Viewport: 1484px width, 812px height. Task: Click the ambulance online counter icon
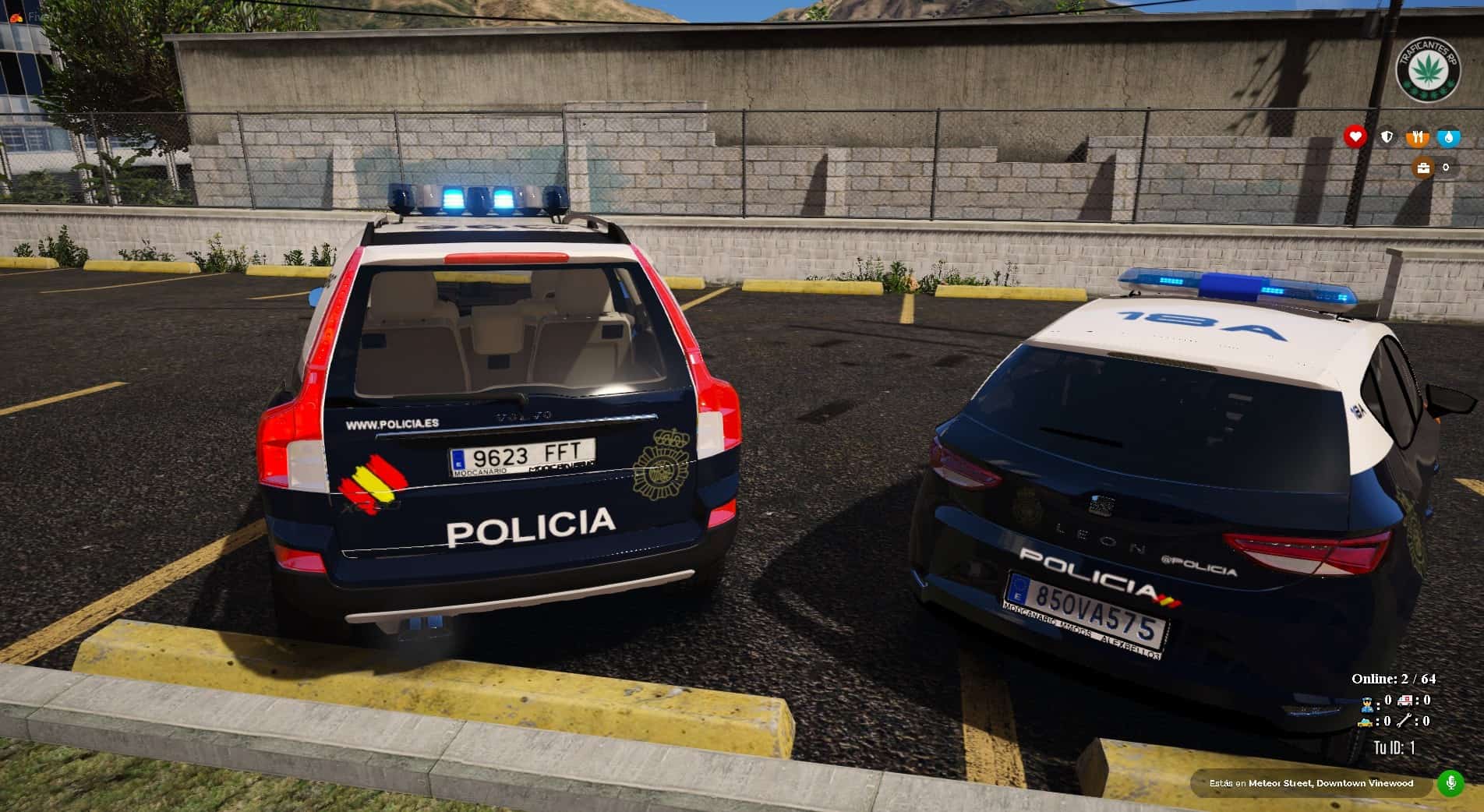pos(1406,701)
